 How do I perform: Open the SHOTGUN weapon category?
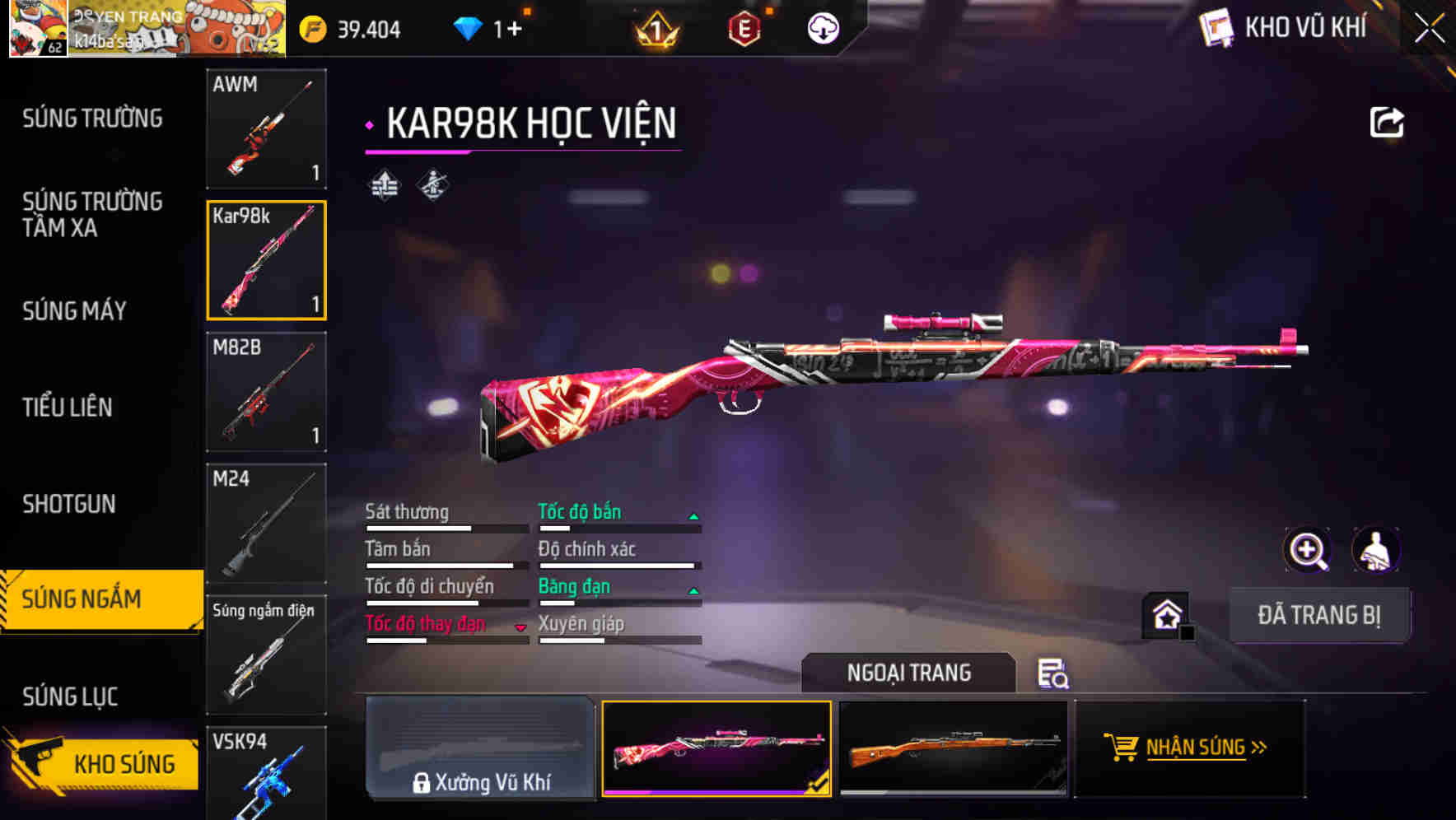click(x=70, y=504)
